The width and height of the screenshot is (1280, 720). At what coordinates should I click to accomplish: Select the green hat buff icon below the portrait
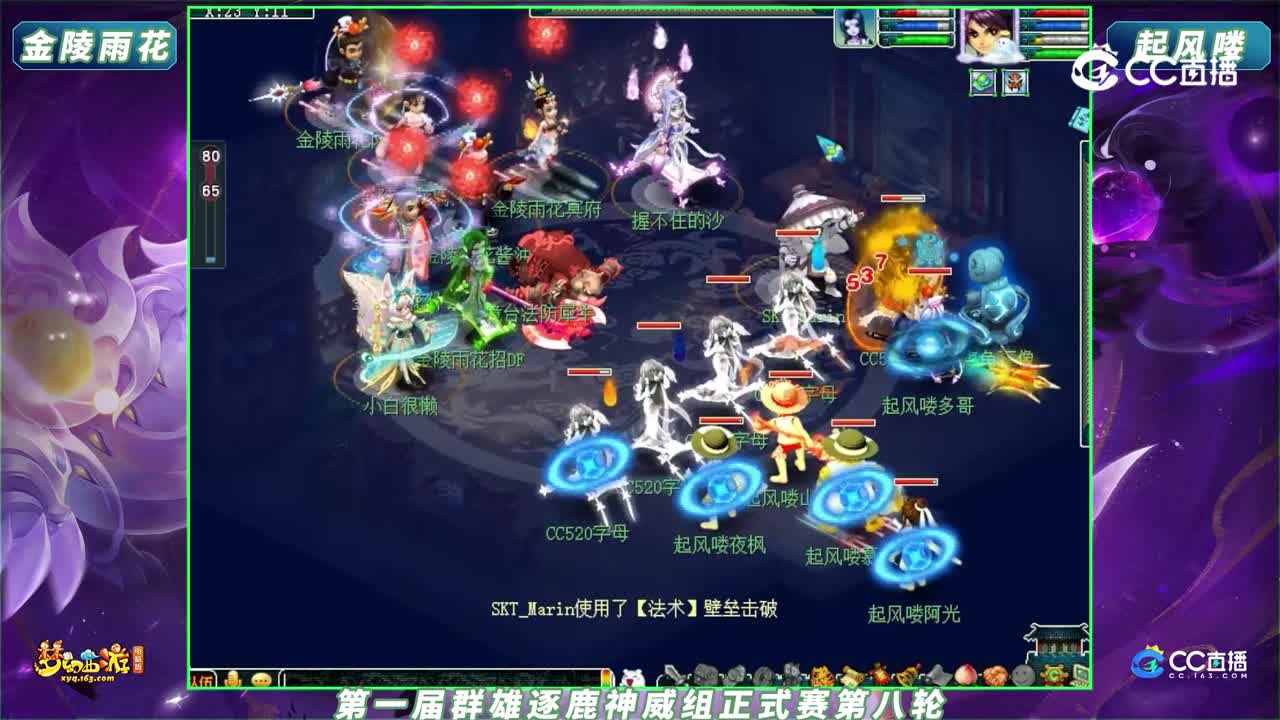click(x=981, y=82)
